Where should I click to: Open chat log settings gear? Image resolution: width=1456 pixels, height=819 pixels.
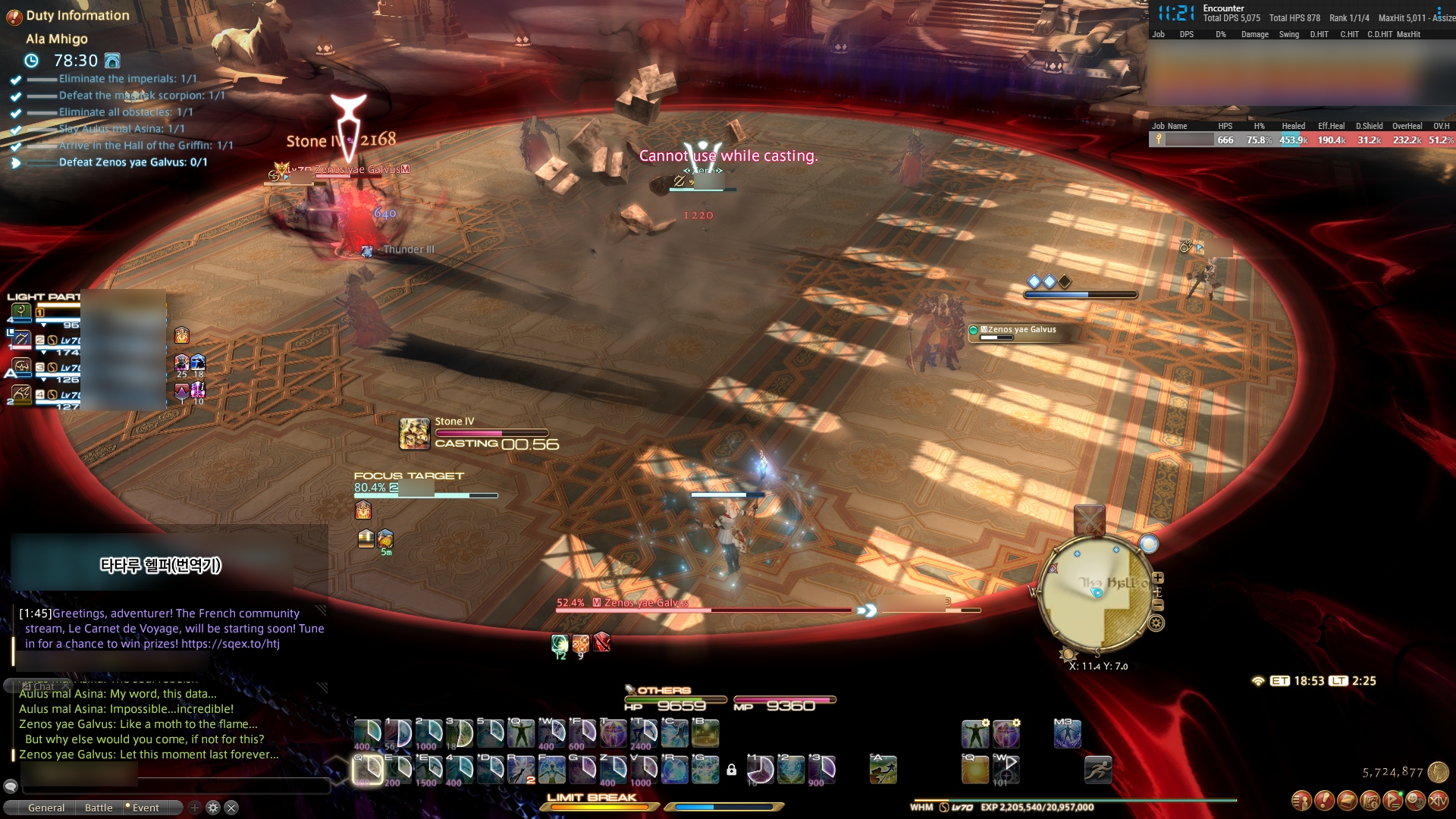click(x=213, y=808)
